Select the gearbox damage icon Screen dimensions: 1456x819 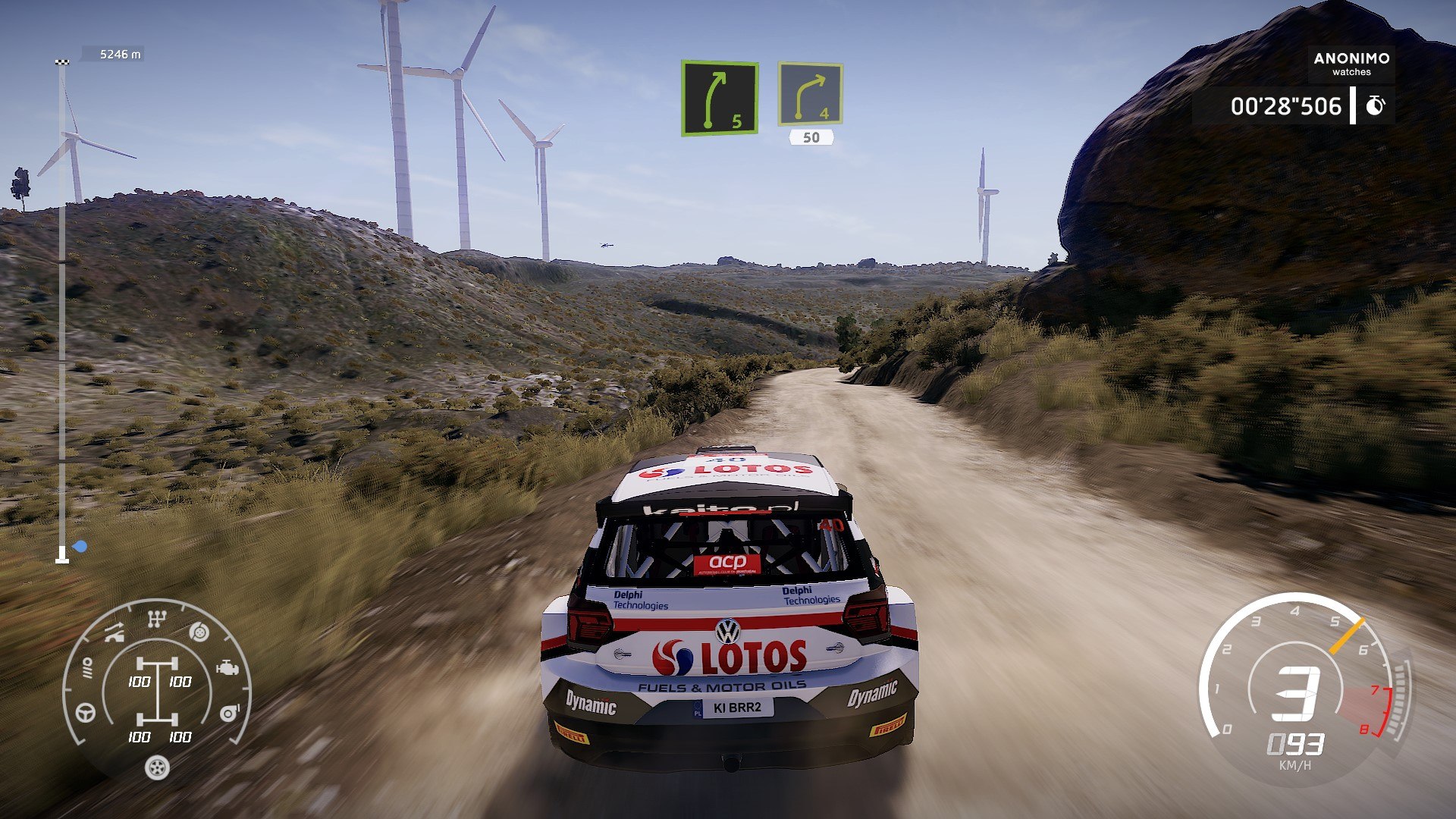coord(156,620)
